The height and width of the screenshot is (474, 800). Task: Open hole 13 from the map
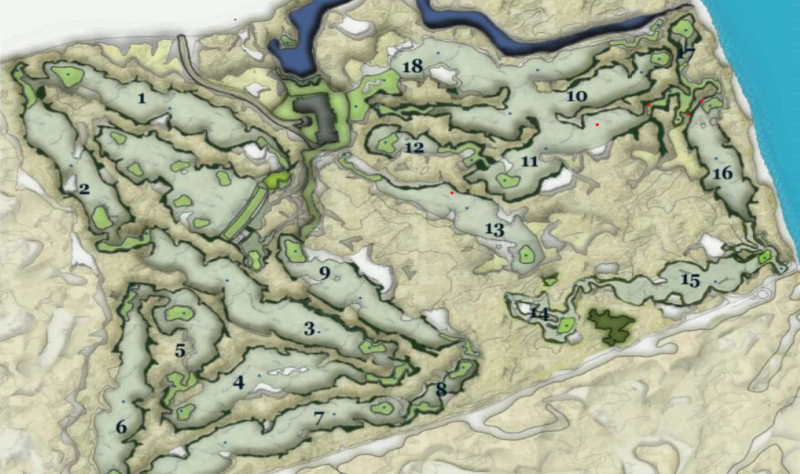[494, 229]
